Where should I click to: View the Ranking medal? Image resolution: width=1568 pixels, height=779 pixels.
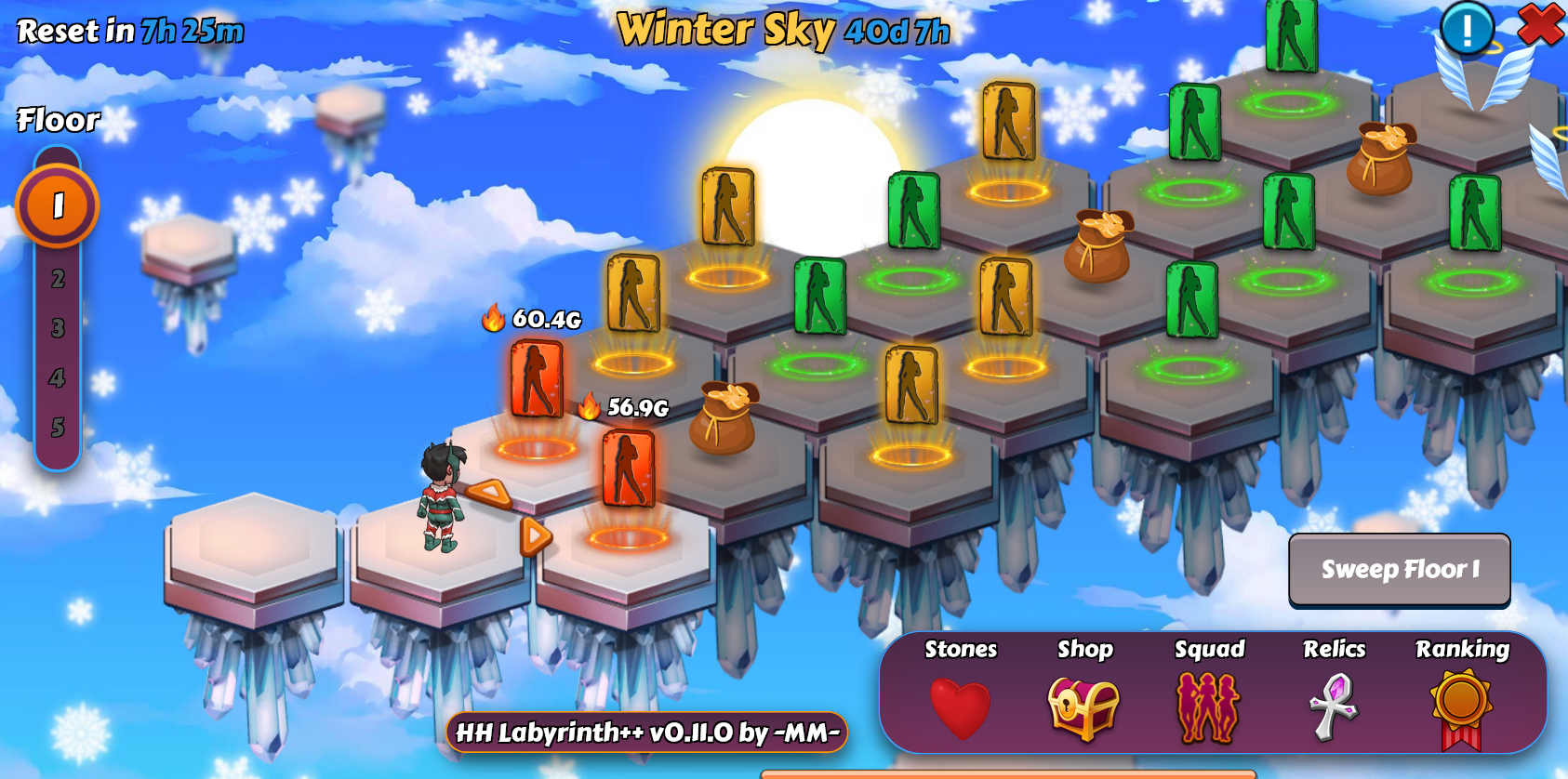[1462, 707]
